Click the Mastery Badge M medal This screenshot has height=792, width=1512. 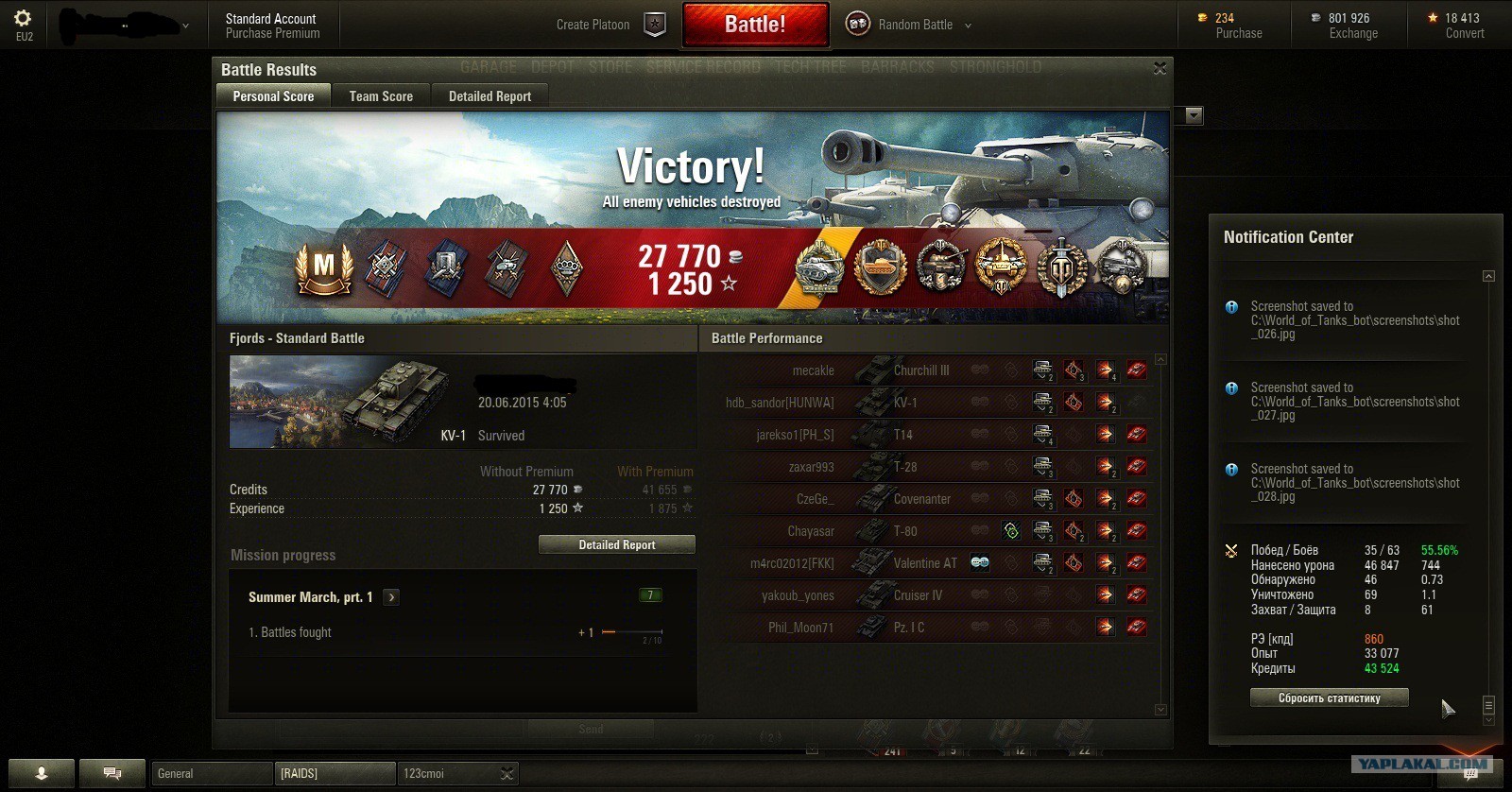pyautogui.click(x=323, y=267)
